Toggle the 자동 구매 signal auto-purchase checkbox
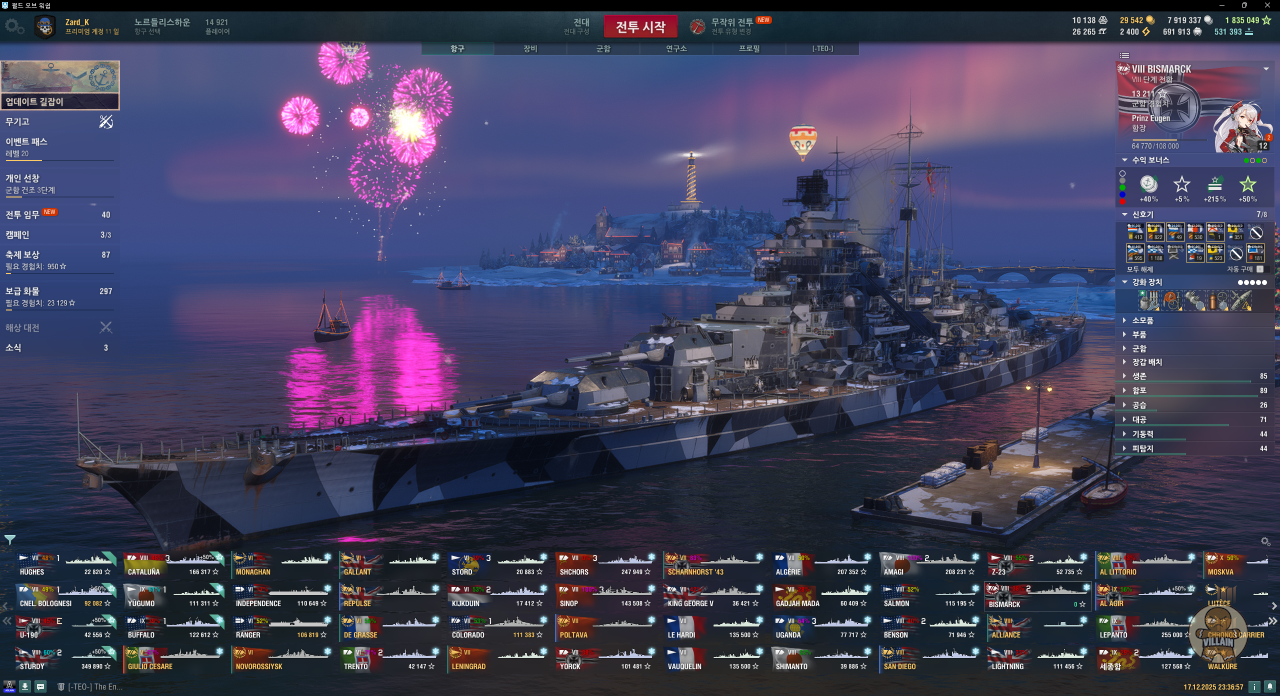This screenshot has height=696, width=1280. click(x=1260, y=269)
